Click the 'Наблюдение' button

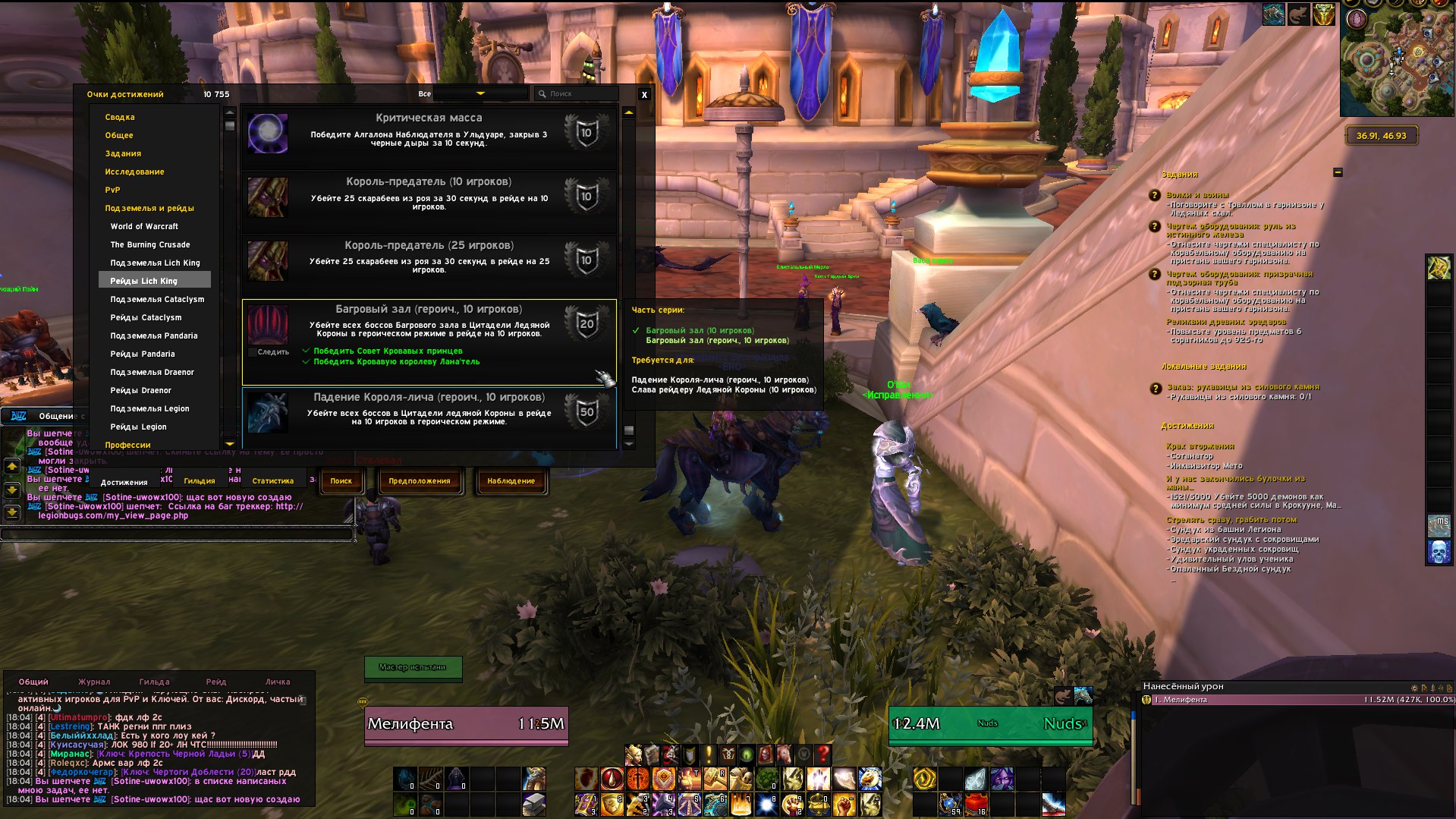click(x=511, y=481)
